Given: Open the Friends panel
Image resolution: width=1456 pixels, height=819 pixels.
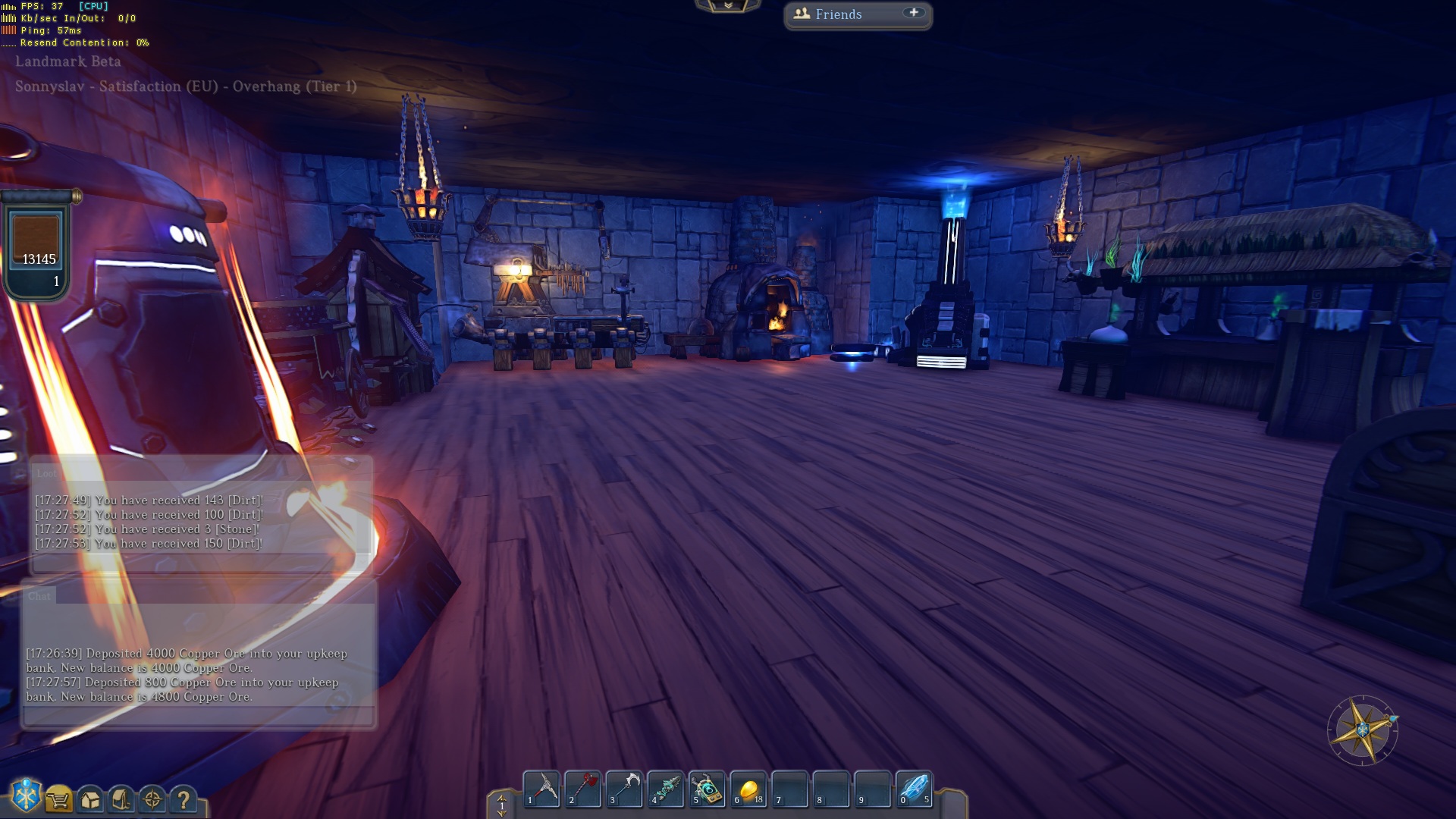Looking at the screenshot, I should [x=838, y=14].
